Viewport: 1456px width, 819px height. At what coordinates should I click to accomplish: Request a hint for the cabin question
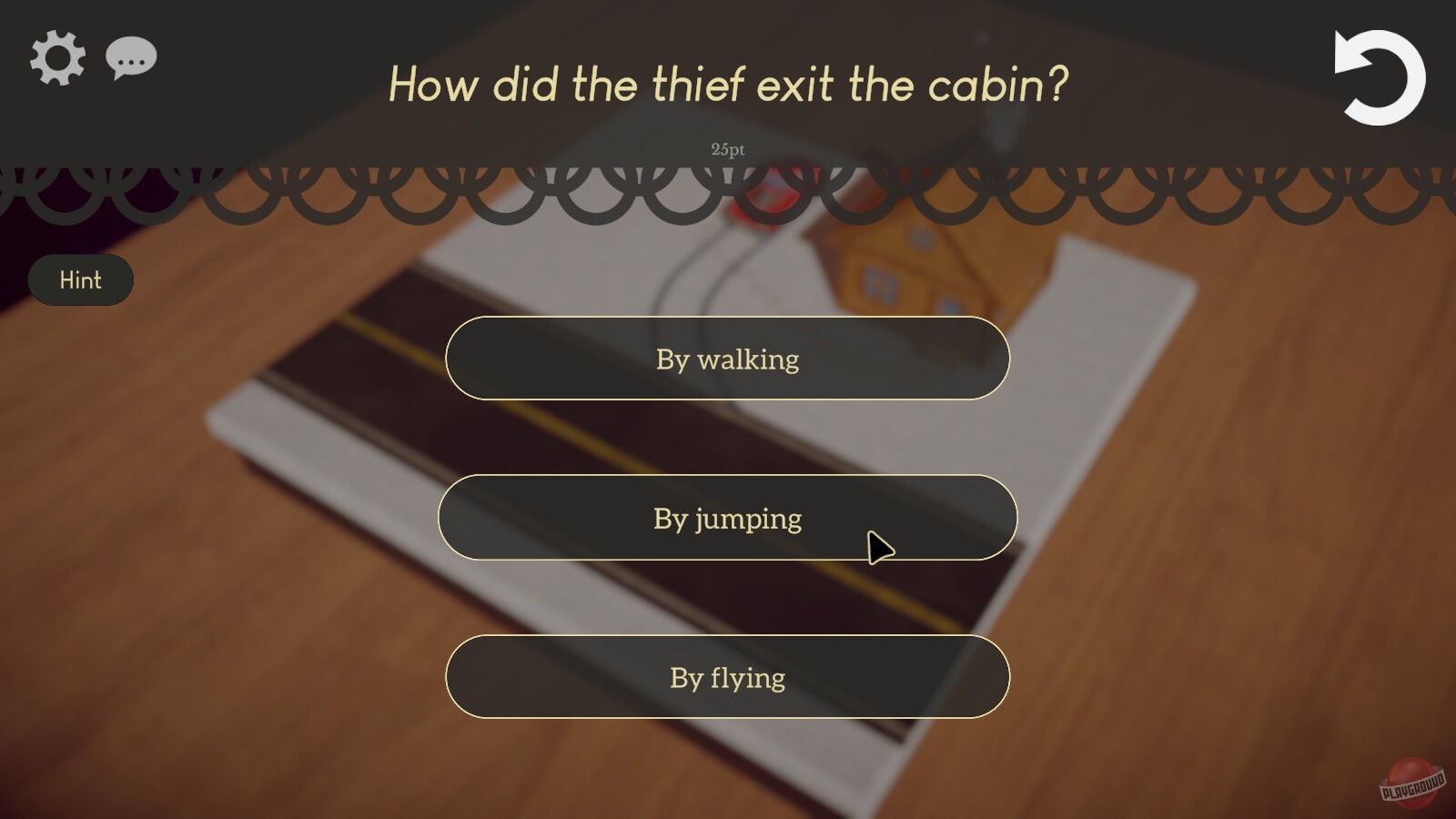[81, 279]
